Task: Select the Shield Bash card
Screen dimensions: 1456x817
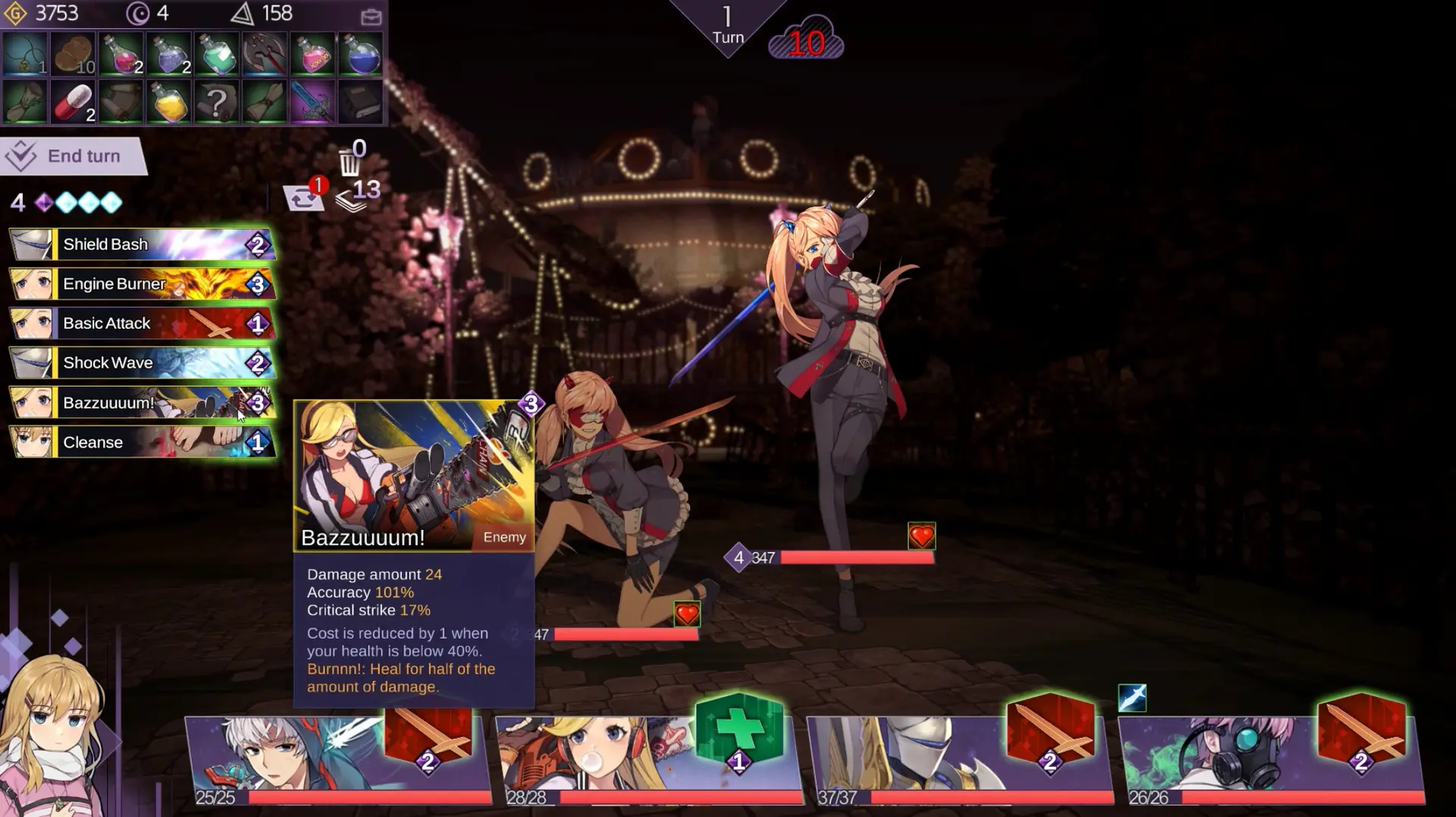Action: click(140, 244)
